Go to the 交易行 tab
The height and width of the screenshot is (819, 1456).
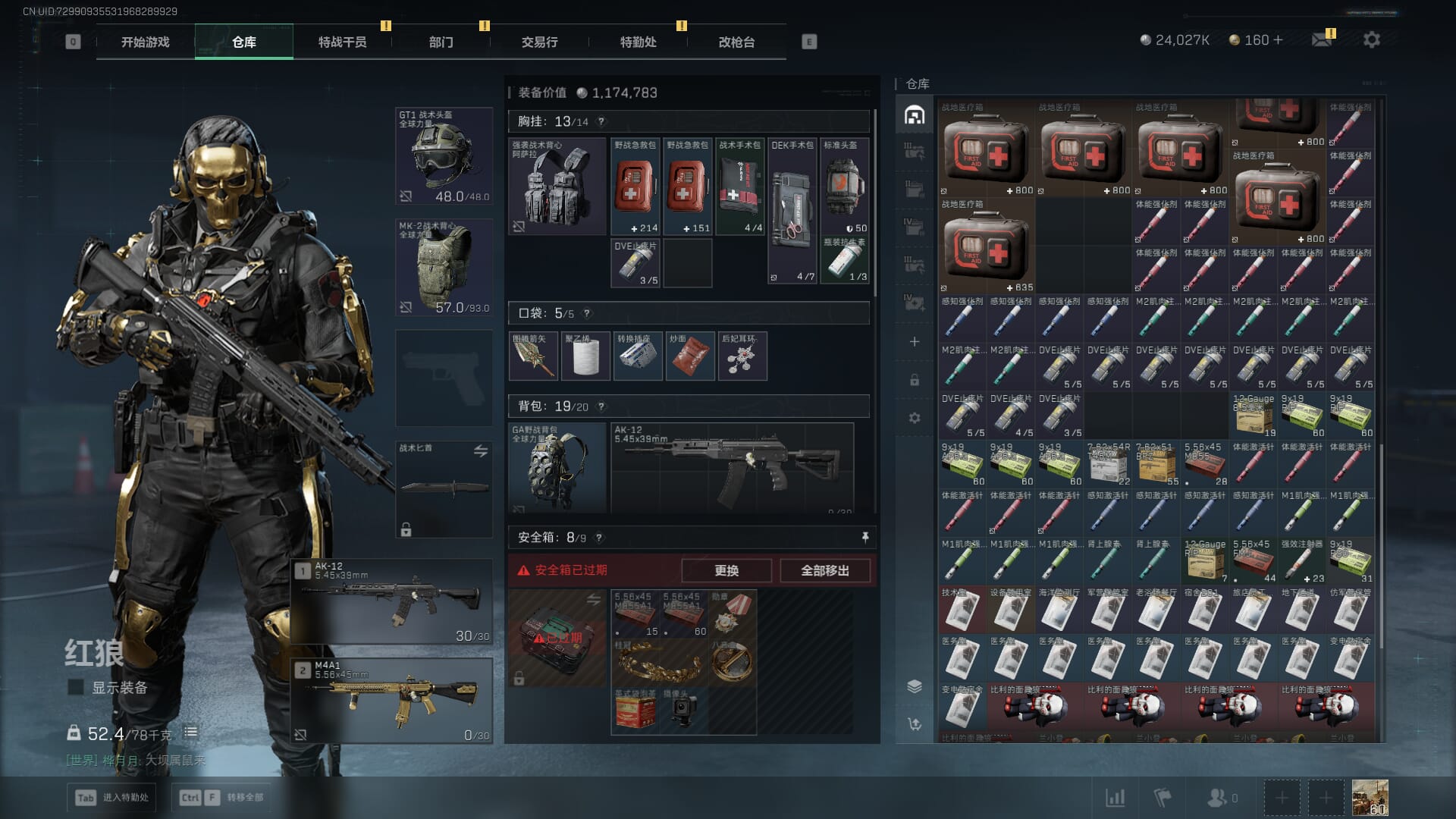point(539,42)
